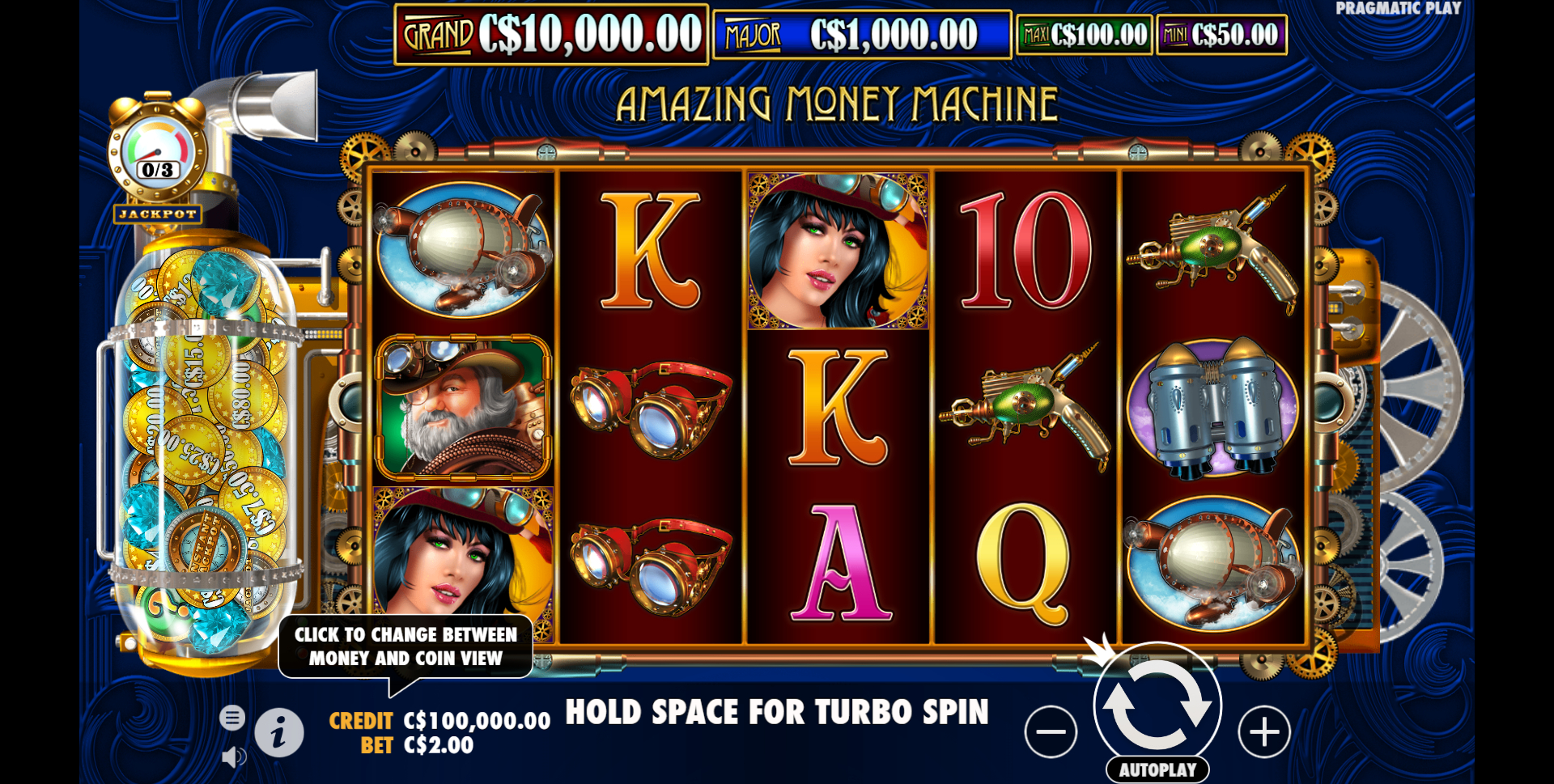Increase the bet with the plus button
The width and height of the screenshot is (1554, 784).
(x=1263, y=732)
